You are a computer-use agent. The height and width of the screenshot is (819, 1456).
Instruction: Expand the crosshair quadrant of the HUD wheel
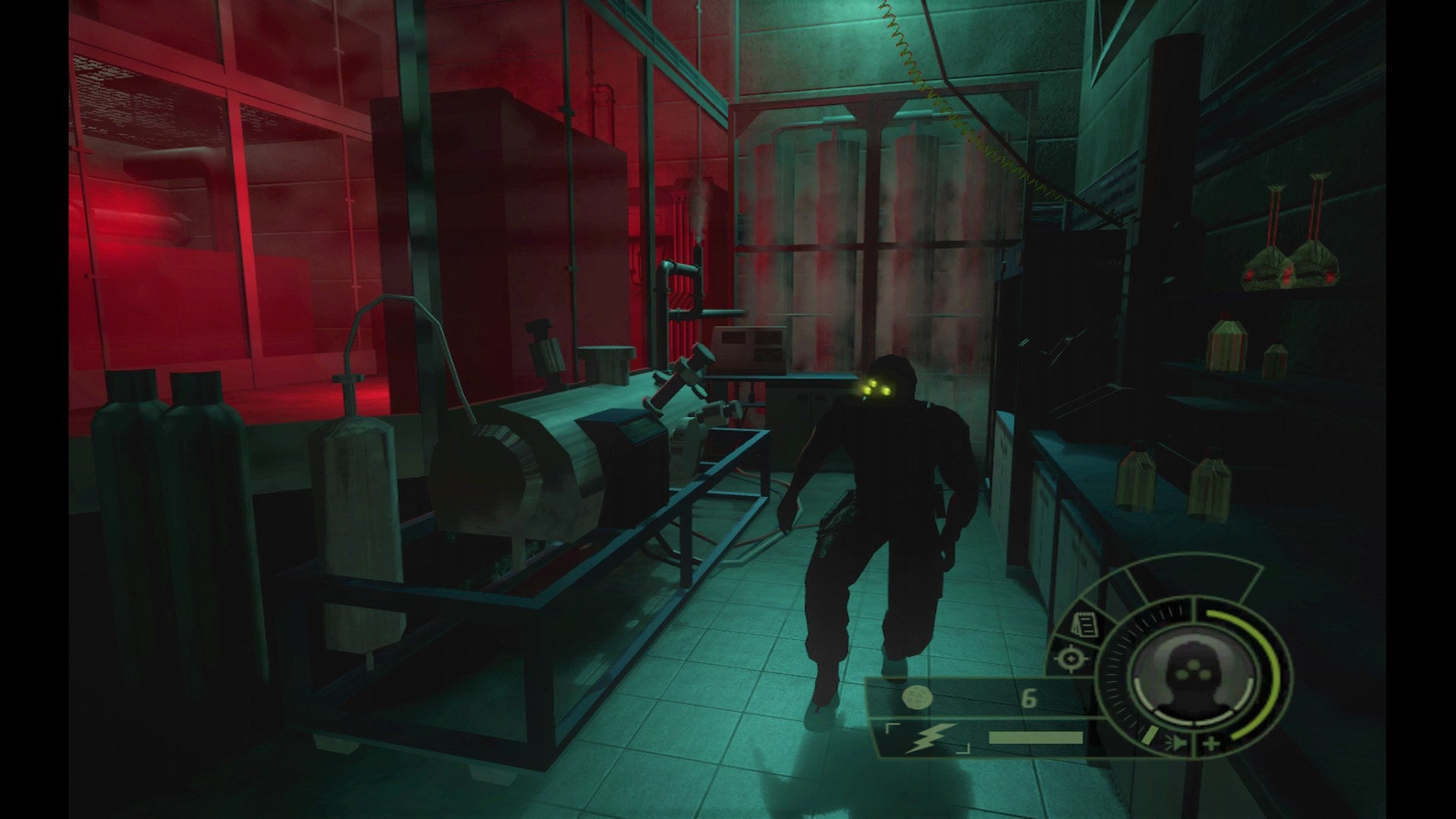[1072, 660]
